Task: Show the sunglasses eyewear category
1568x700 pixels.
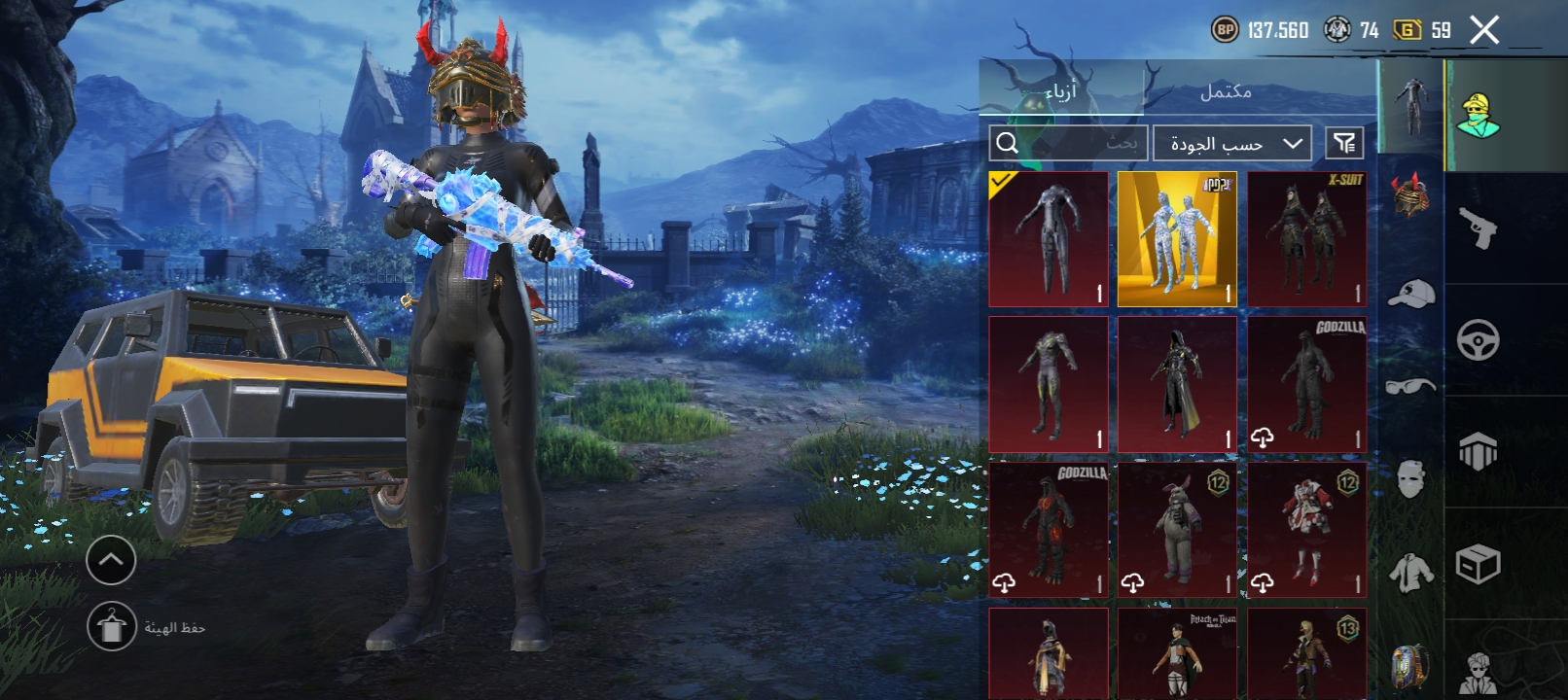Action: [1410, 386]
